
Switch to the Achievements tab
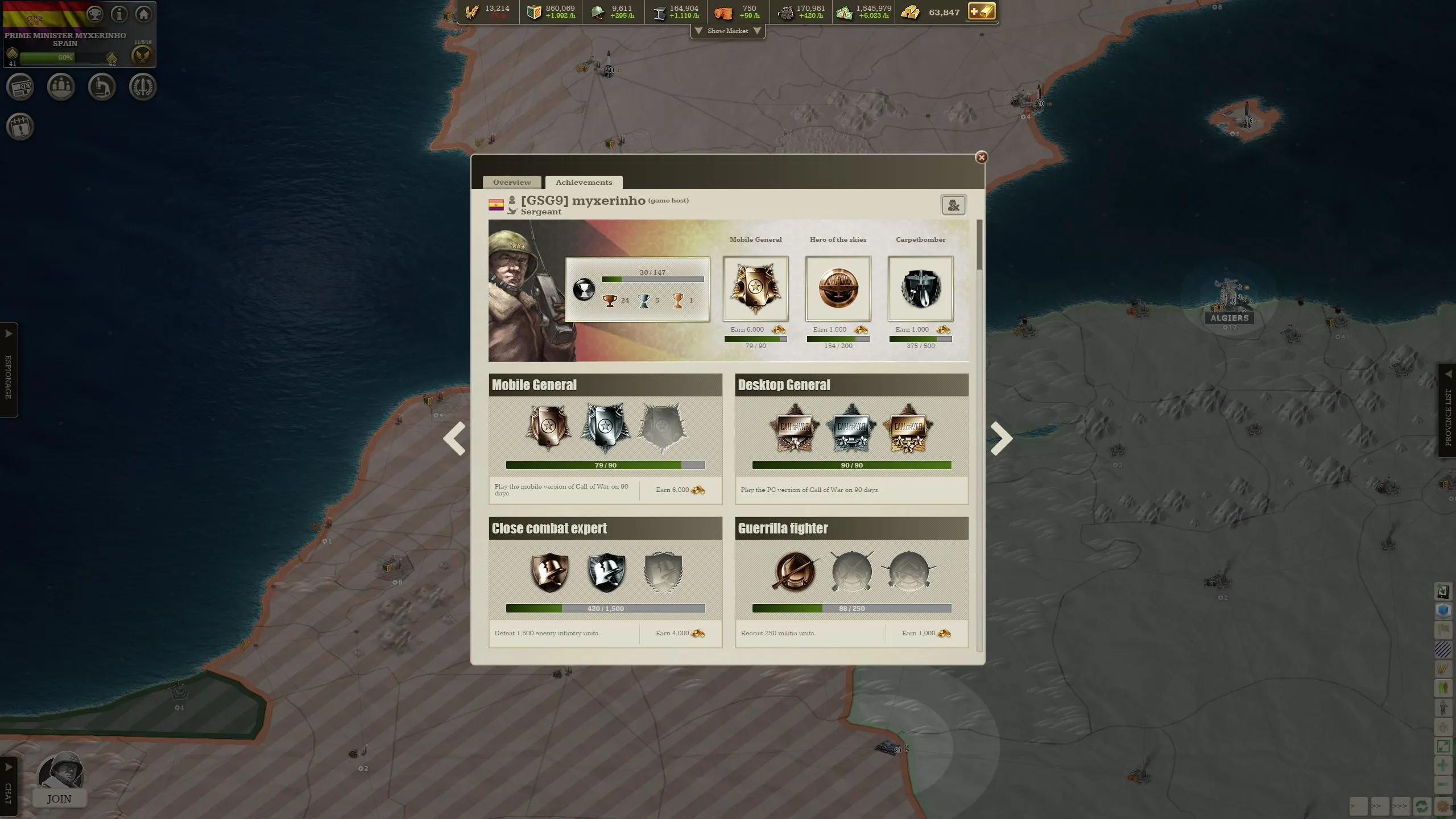coord(583,182)
